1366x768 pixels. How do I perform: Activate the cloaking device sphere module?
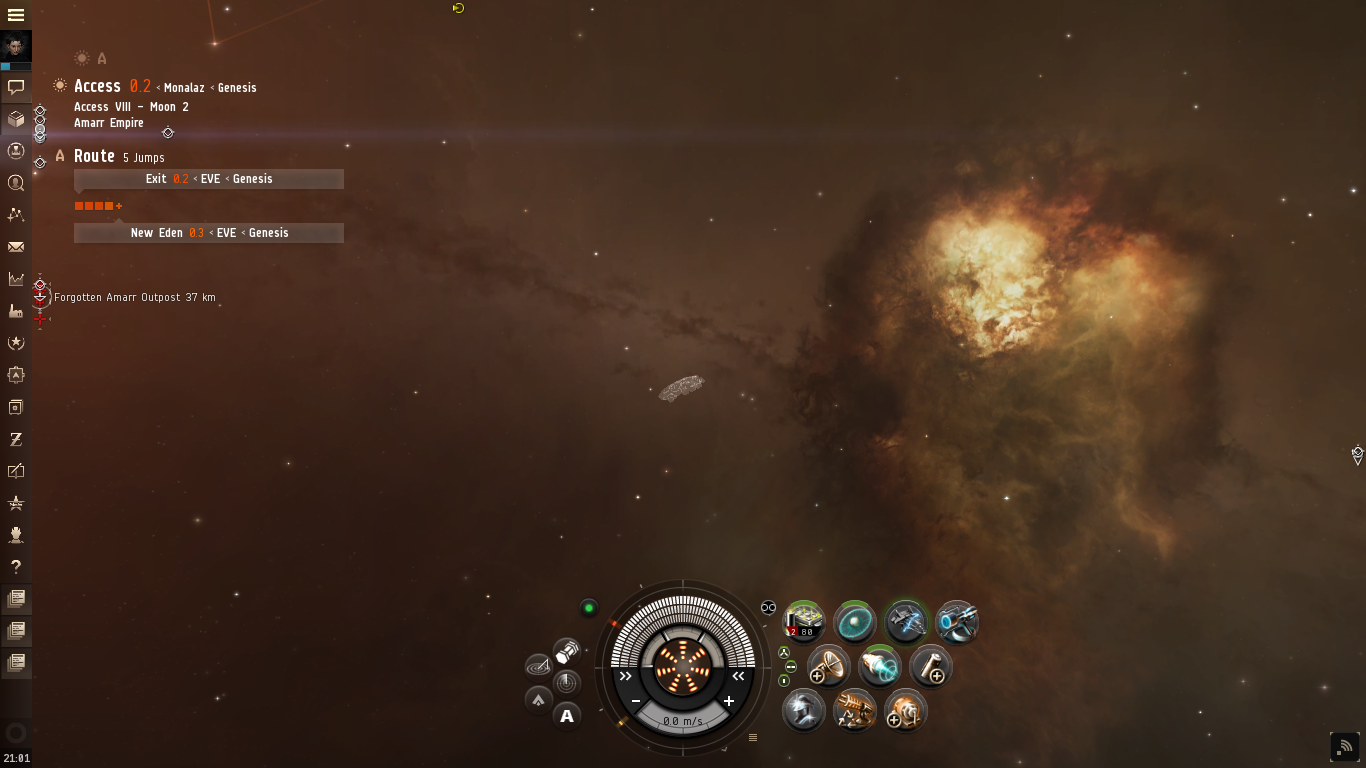855,622
